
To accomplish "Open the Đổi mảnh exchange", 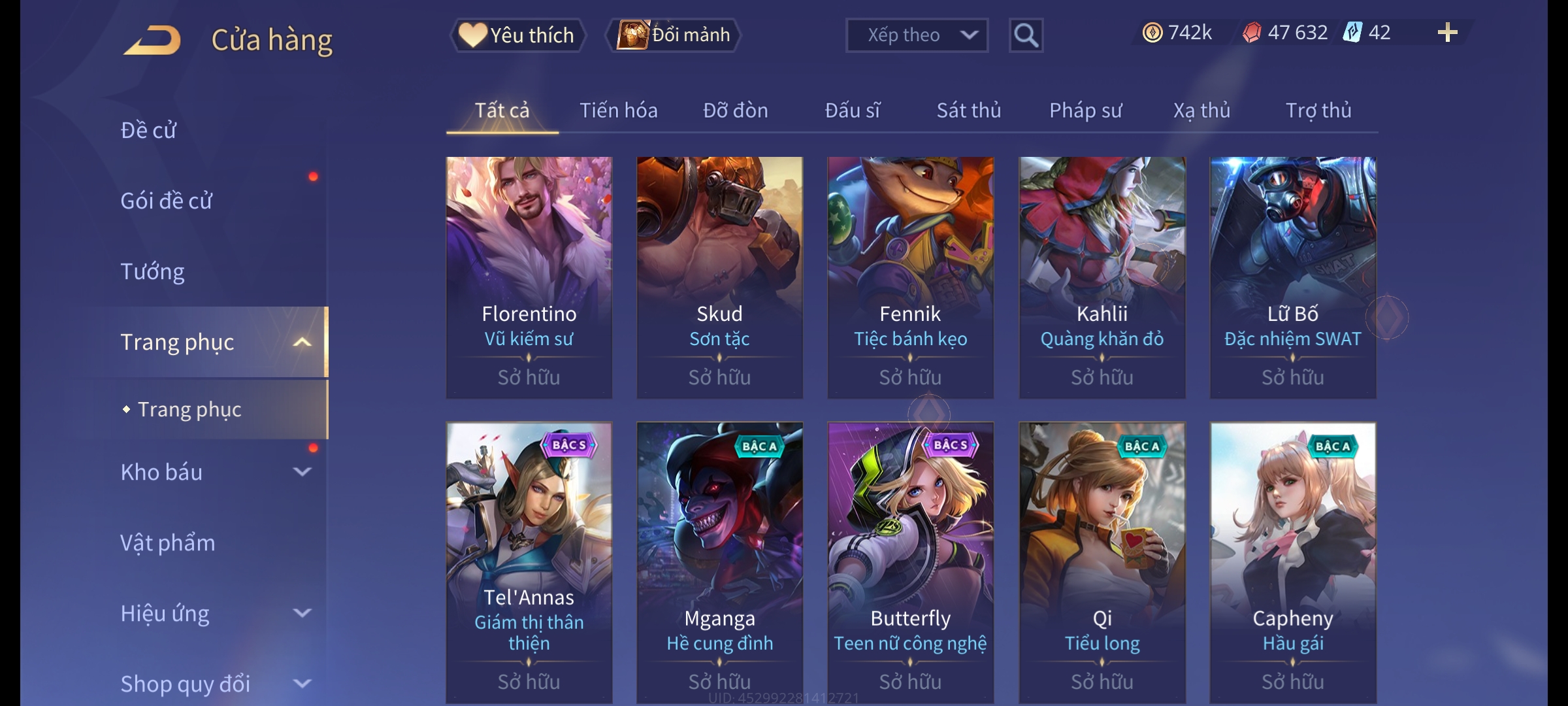I will (674, 35).
